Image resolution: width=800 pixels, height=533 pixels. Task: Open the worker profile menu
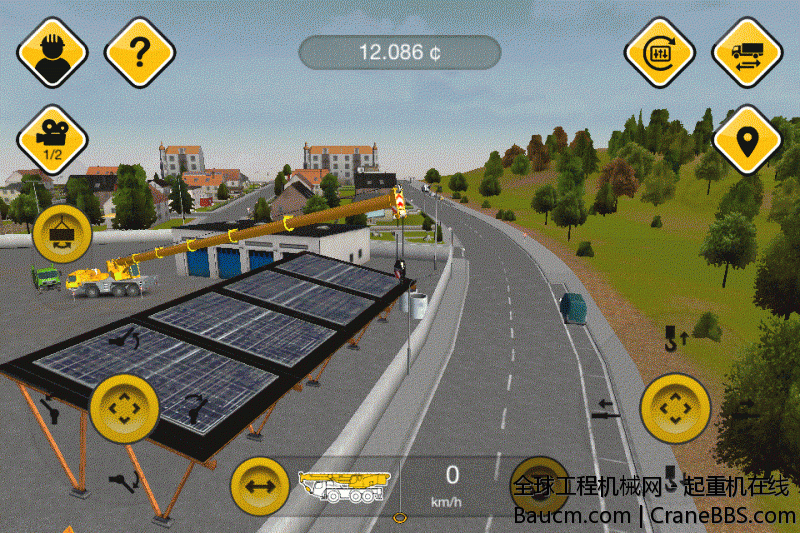(x=52, y=51)
